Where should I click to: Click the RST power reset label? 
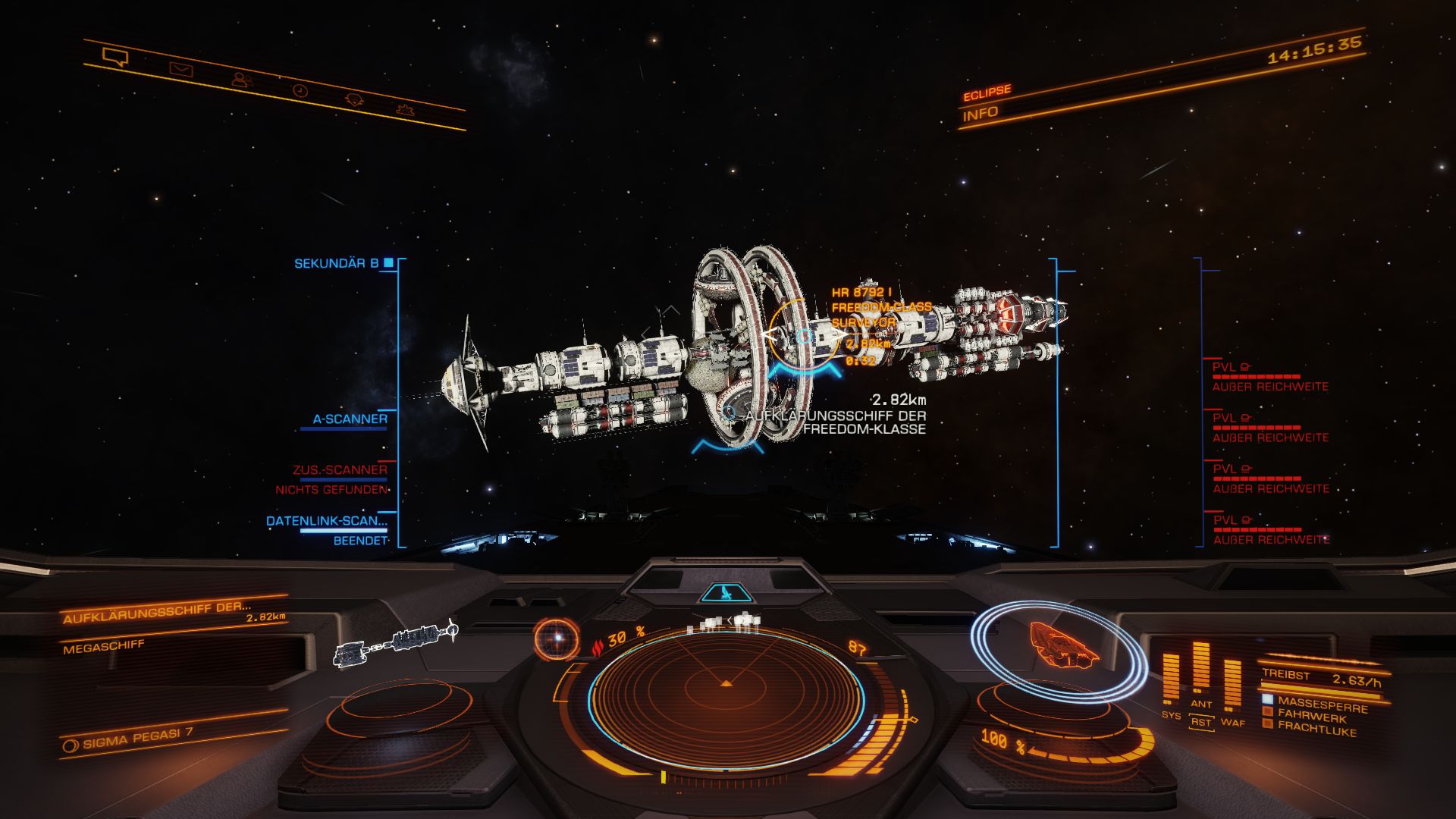point(1201,722)
